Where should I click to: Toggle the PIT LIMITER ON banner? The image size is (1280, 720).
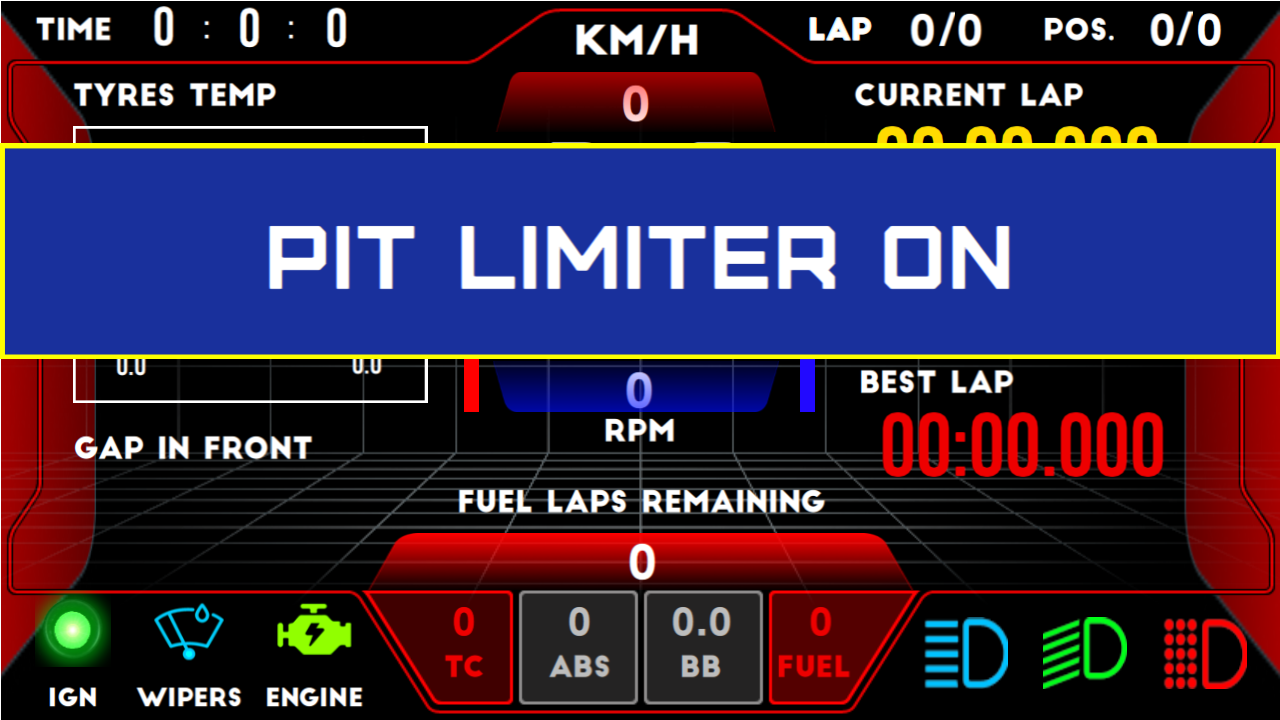[640, 255]
